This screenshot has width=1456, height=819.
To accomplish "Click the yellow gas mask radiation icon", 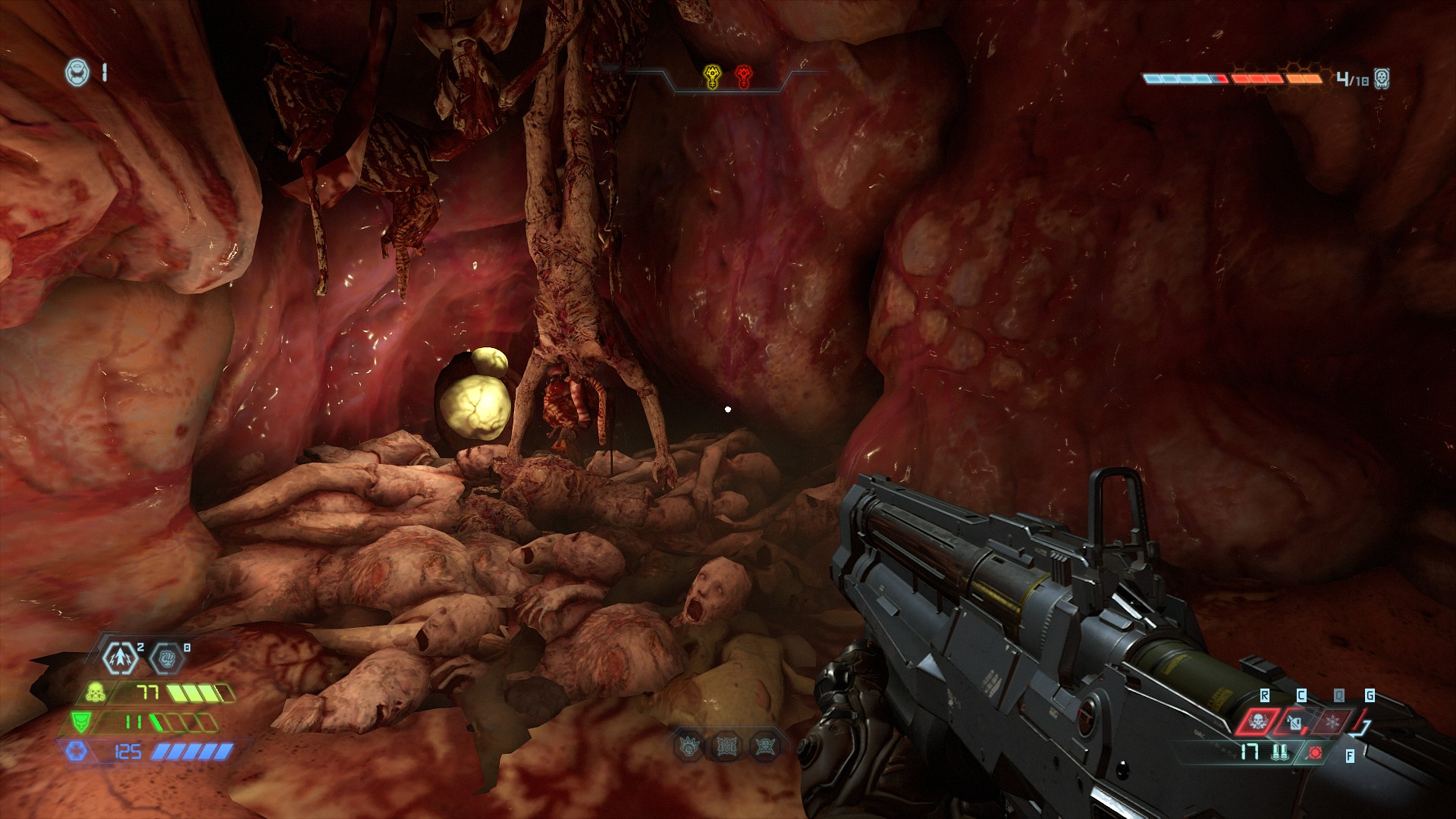I will tap(96, 692).
